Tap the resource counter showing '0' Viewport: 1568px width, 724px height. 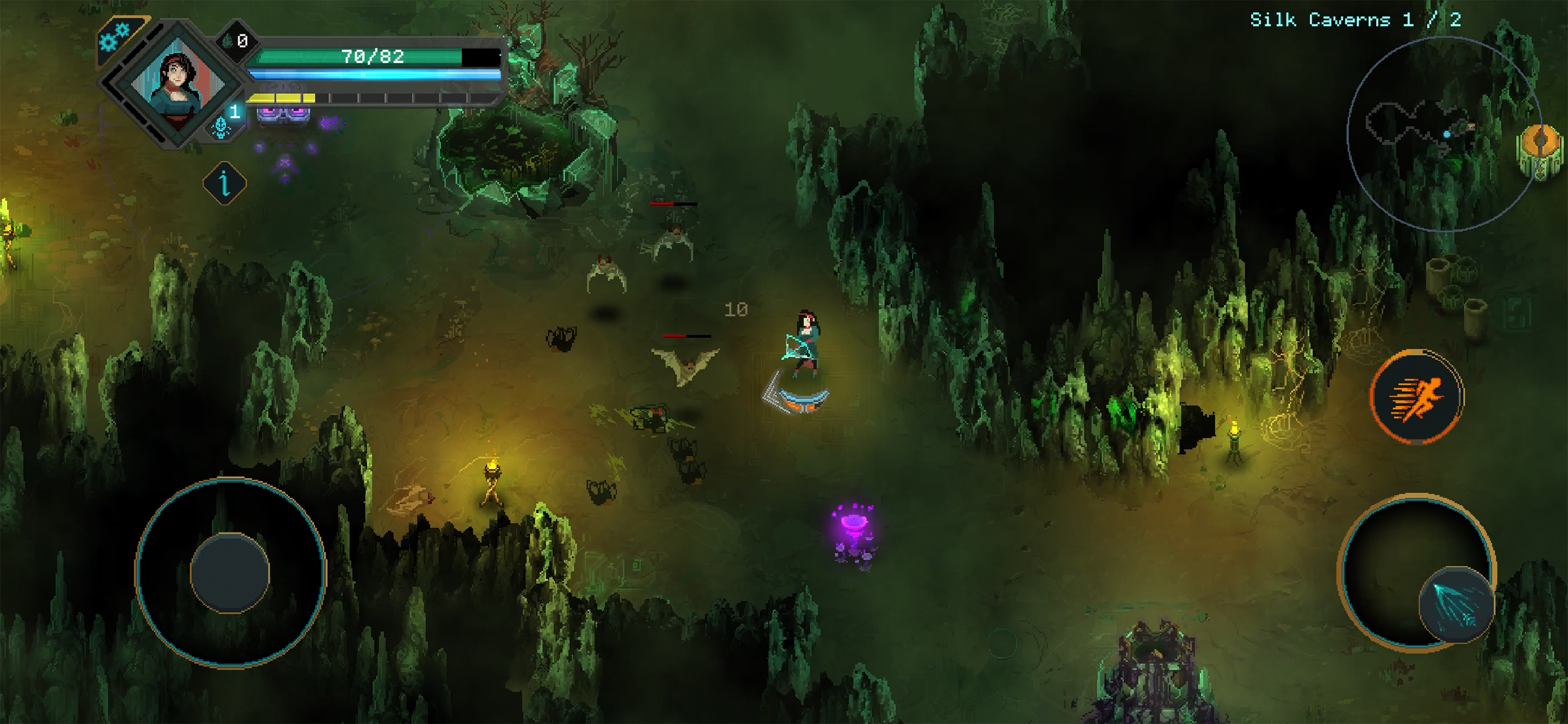point(243,40)
